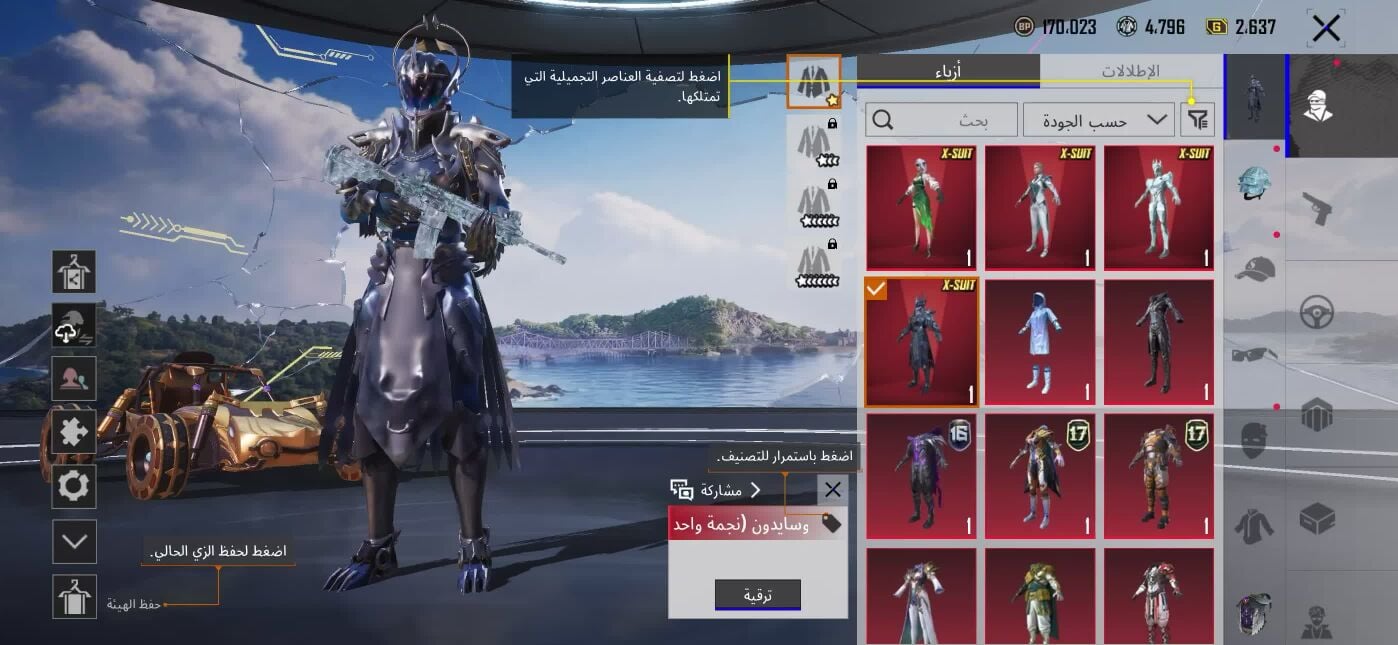
Task: Open the gear settings icon
Action: tap(75, 487)
